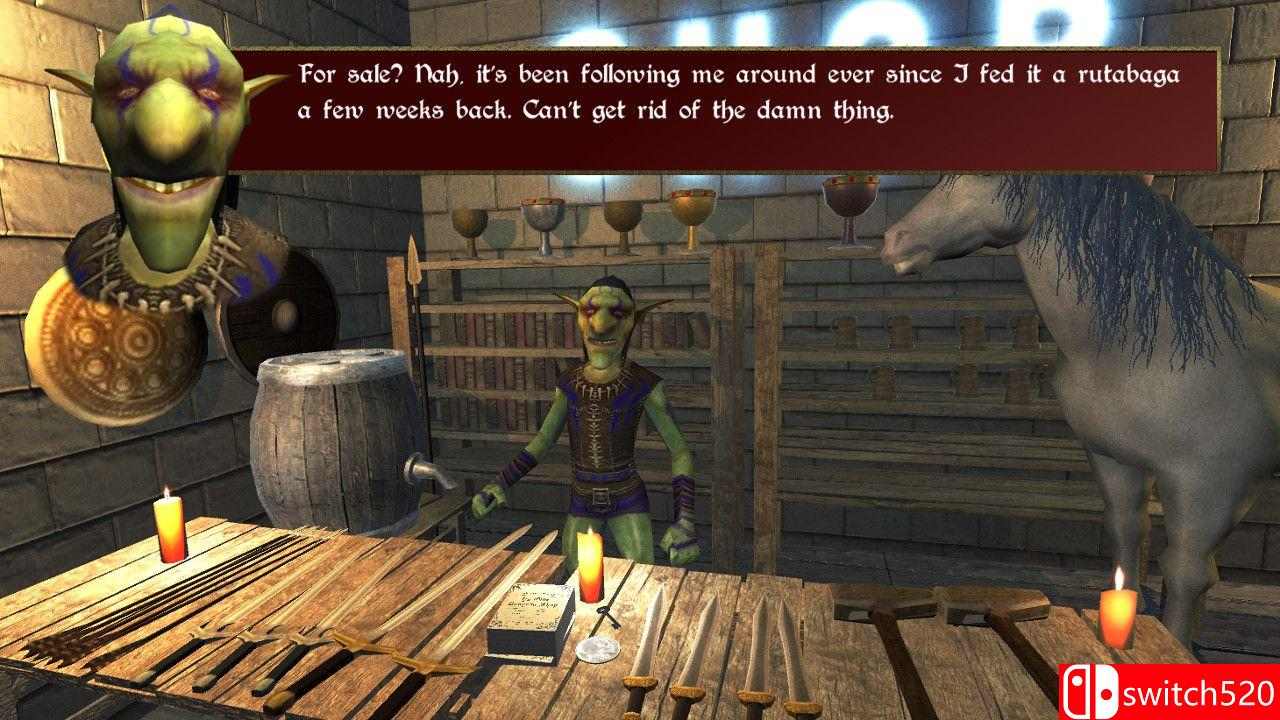Click the golden goblet on the top shelf

pyautogui.click(x=690, y=205)
